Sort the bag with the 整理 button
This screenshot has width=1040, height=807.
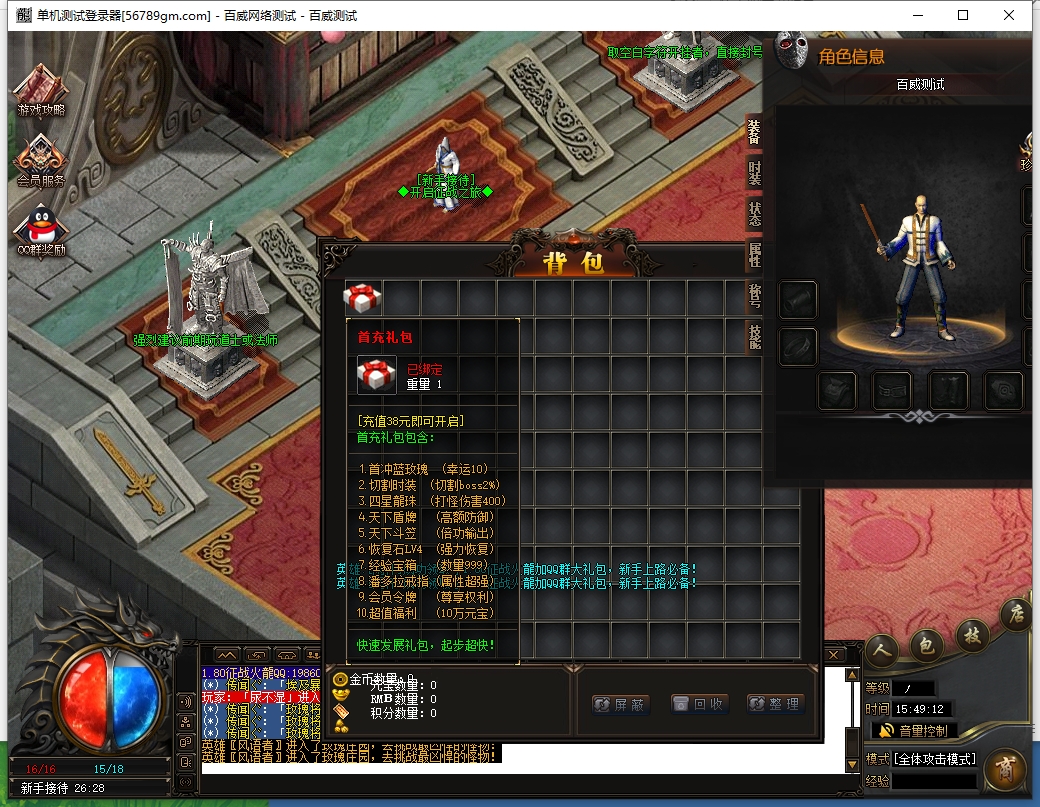click(x=775, y=704)
